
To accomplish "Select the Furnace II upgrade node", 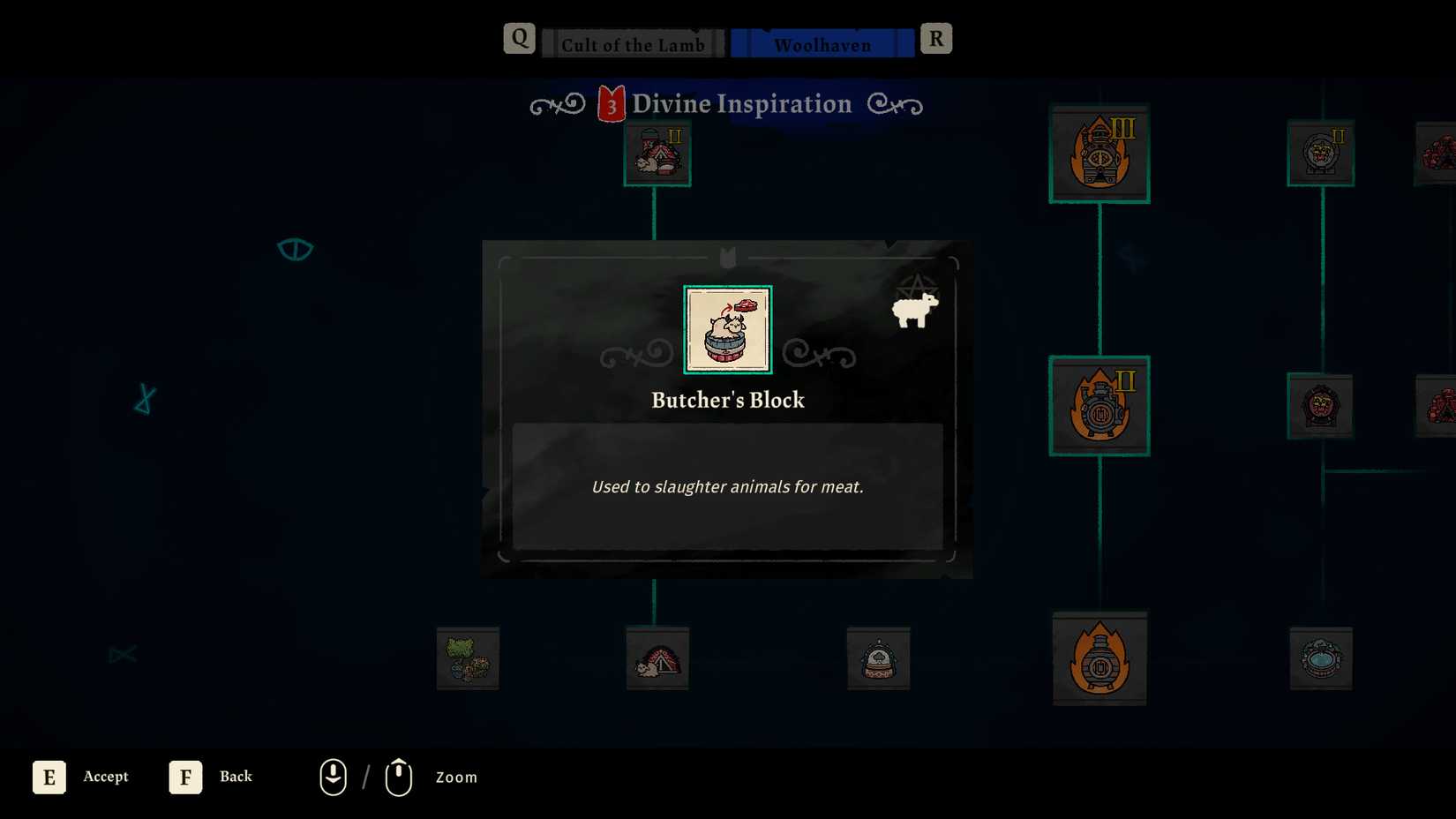I will coord(1099,406).
